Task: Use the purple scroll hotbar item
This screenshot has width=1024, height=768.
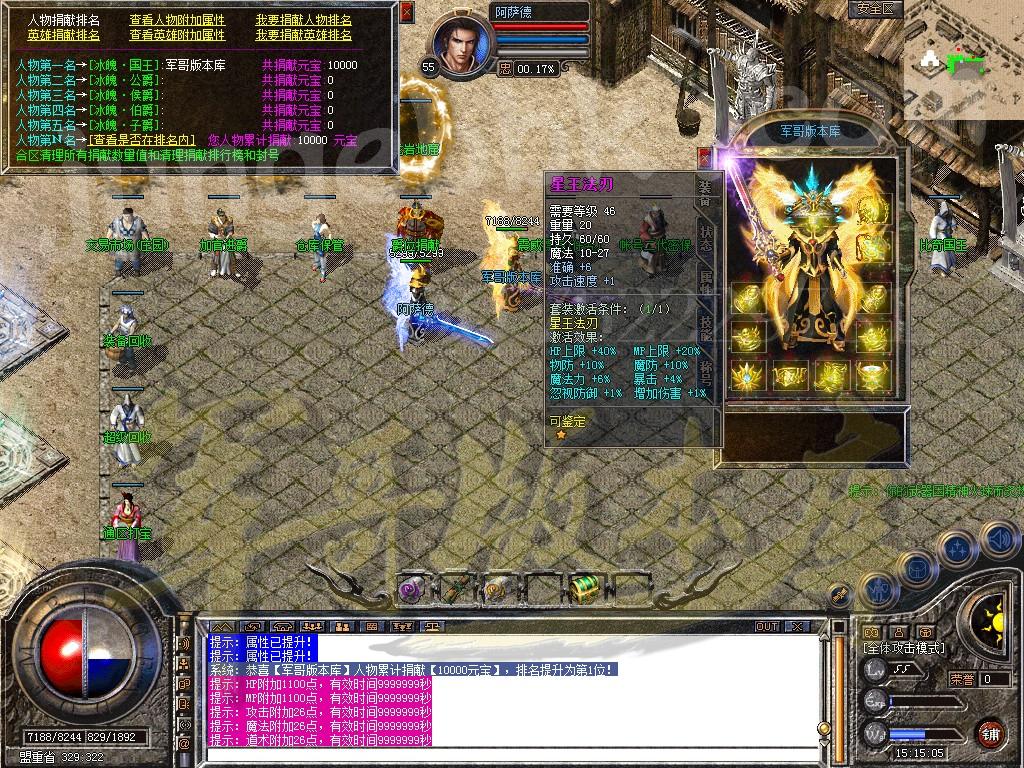Action: tap(412, 589)
